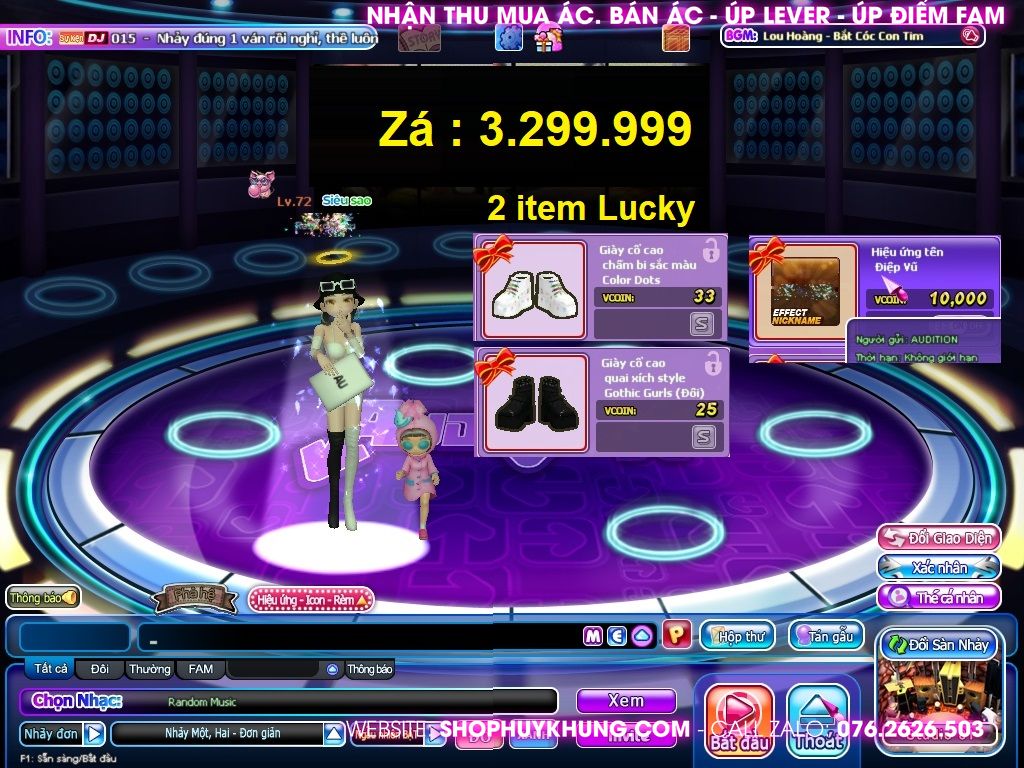Click the Xác nhận button

point(939,568)
